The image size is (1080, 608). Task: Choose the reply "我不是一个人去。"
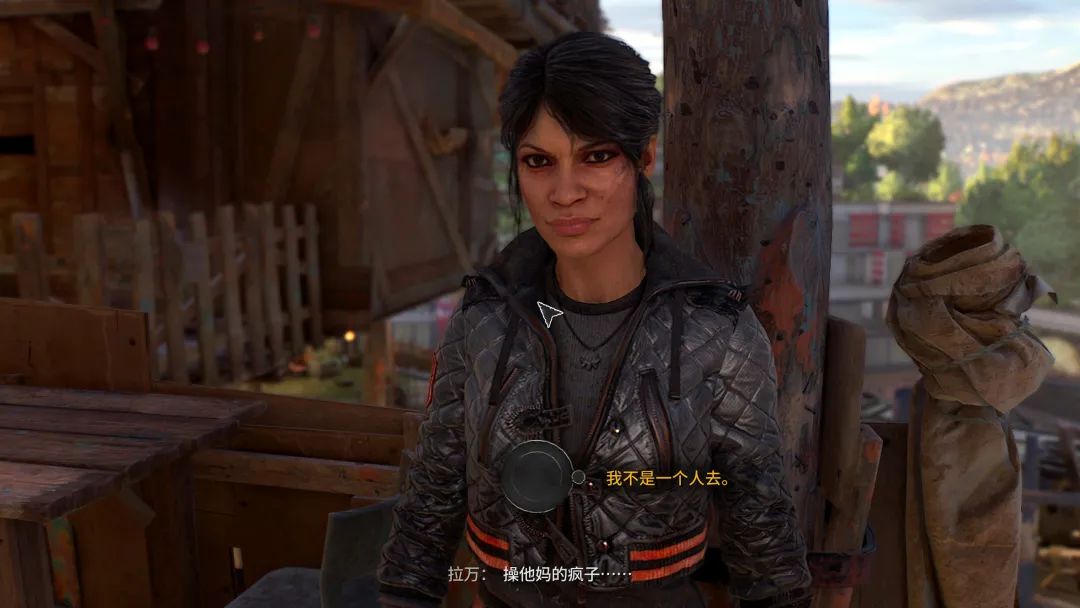(x=667, y=479)
